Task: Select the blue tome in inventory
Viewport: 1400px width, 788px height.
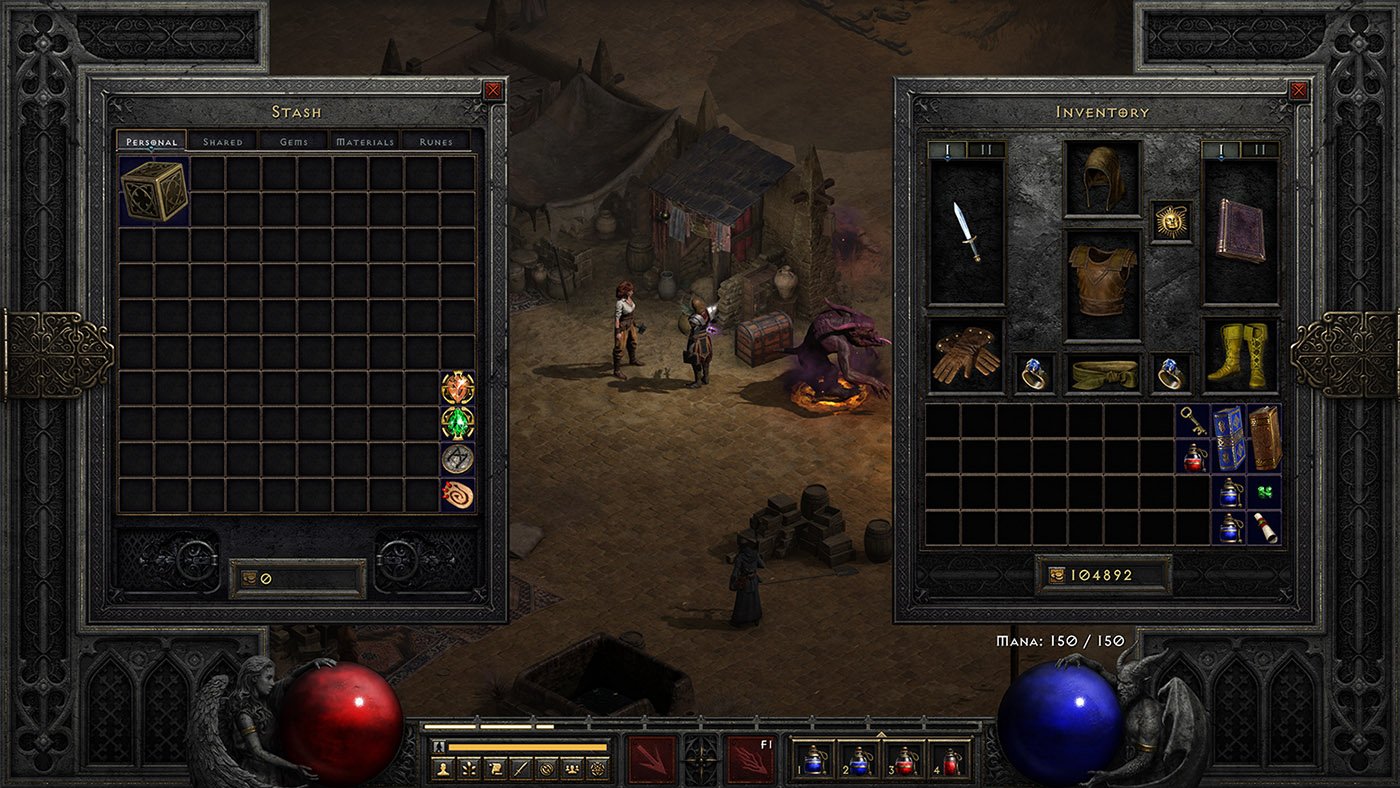Action: pos(1229,438)
